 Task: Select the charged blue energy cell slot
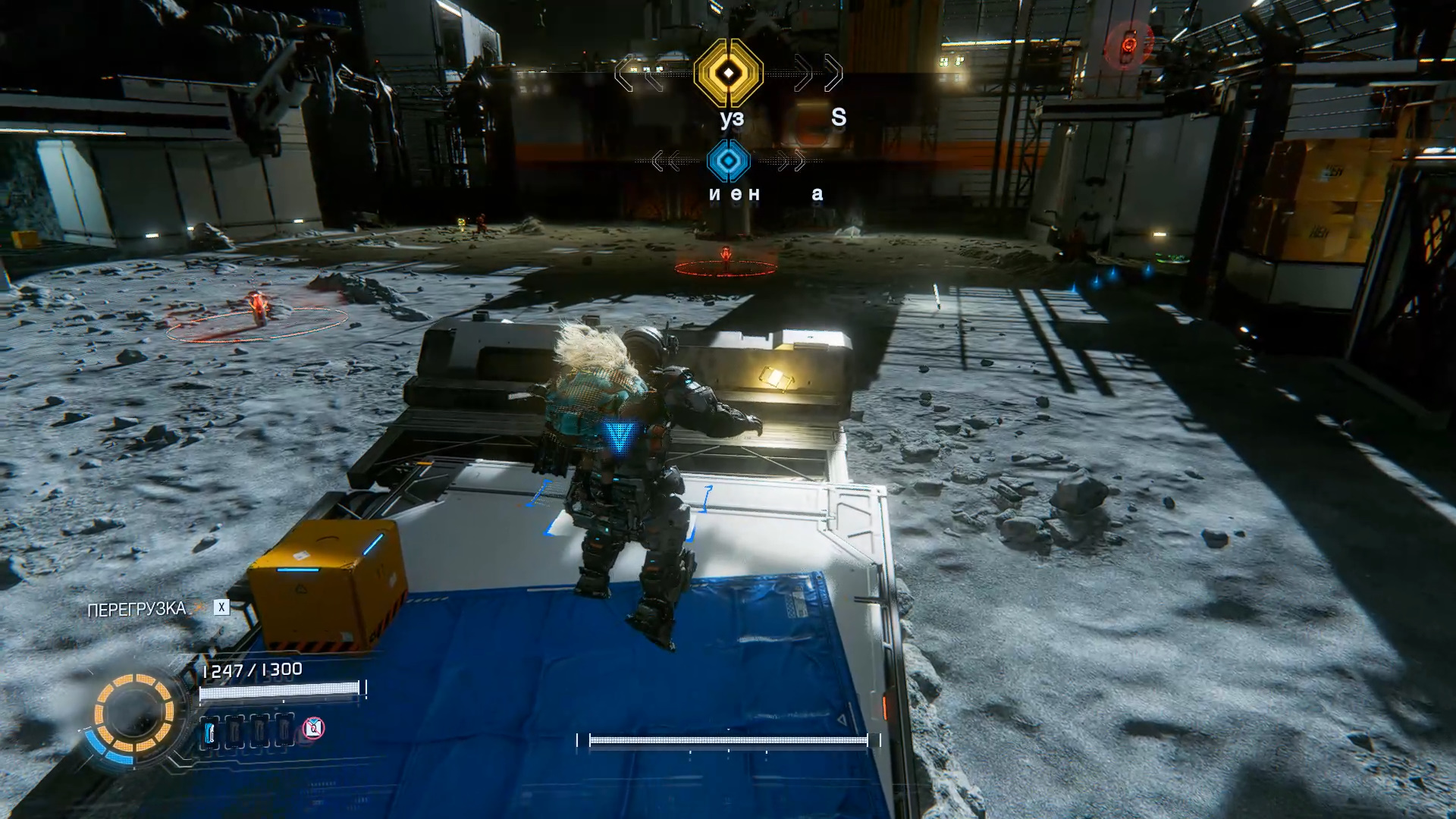pos(212,733)
